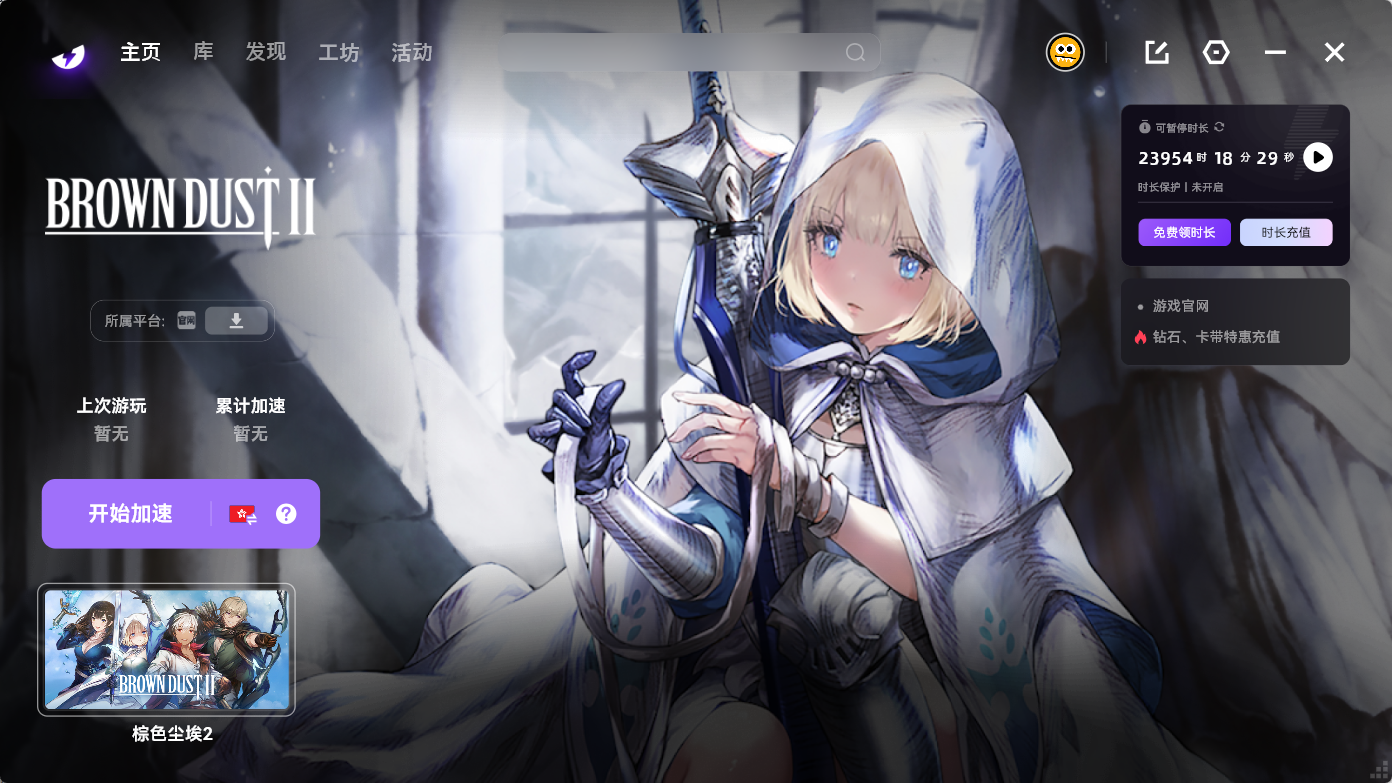1392x783 pixels.
Task: Click the platform download button
Action: click(236, 321)
